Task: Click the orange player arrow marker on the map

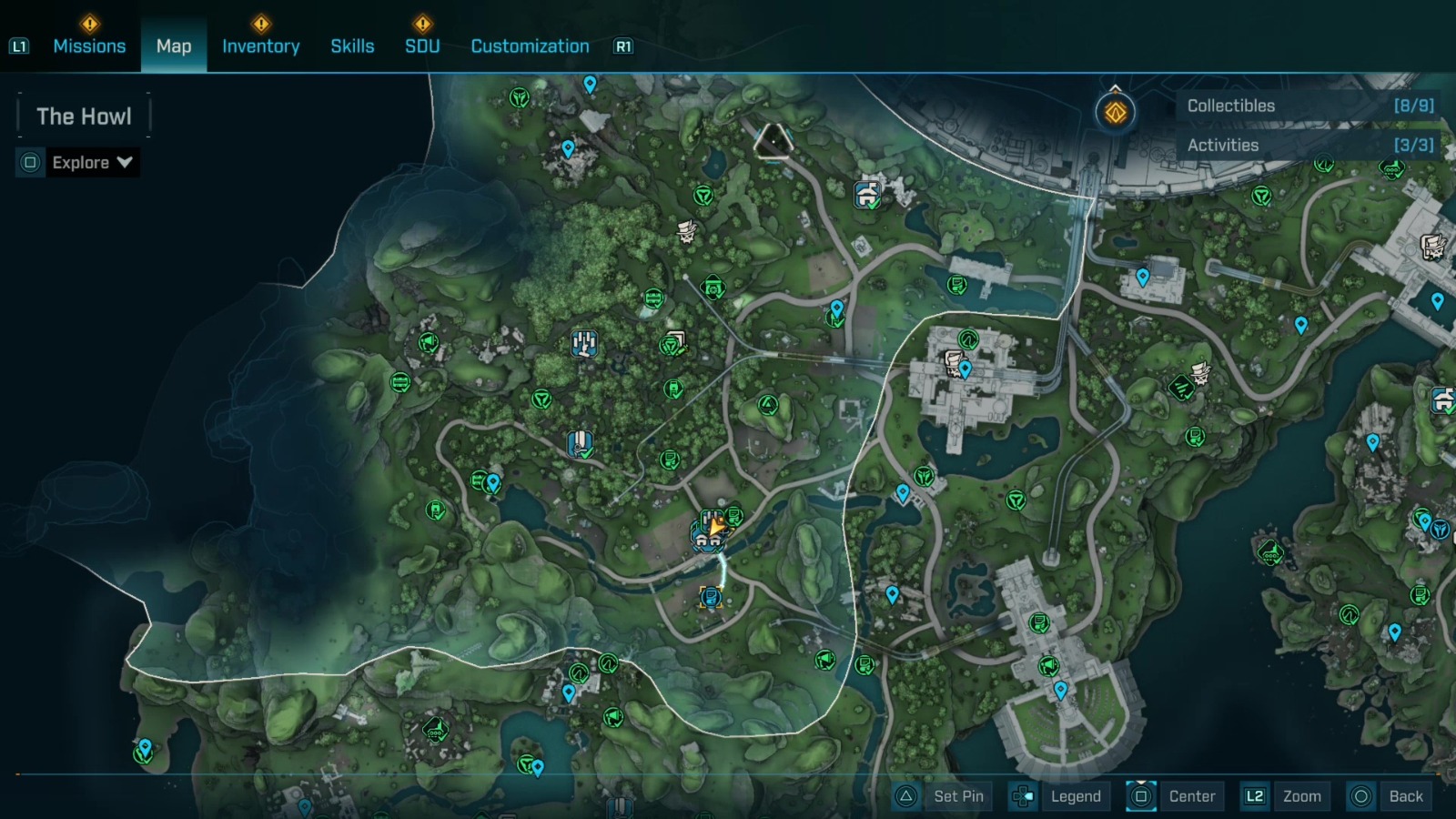Action: 717,526
